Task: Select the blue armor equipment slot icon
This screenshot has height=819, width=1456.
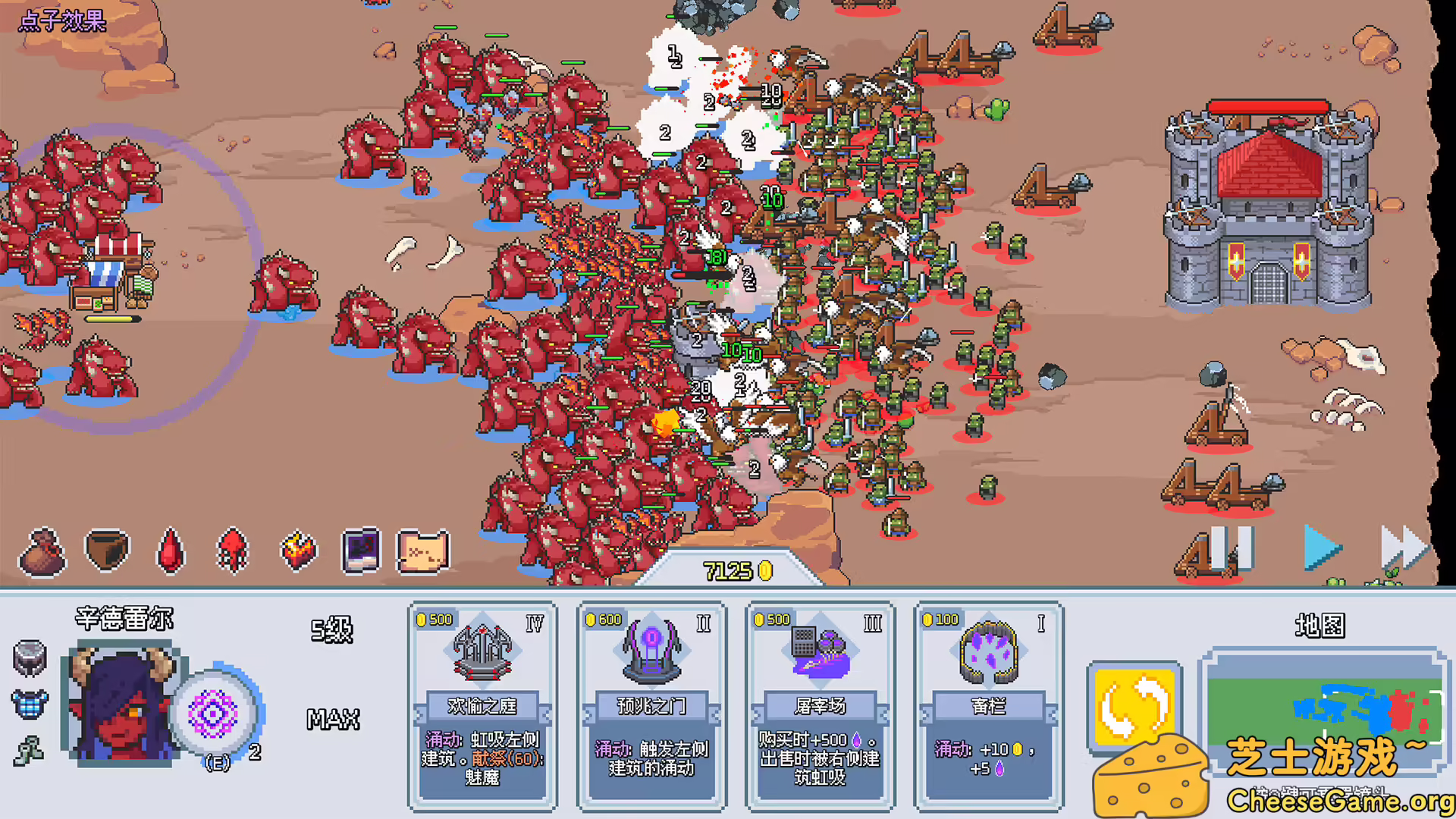Action: [x=27, y=706]
